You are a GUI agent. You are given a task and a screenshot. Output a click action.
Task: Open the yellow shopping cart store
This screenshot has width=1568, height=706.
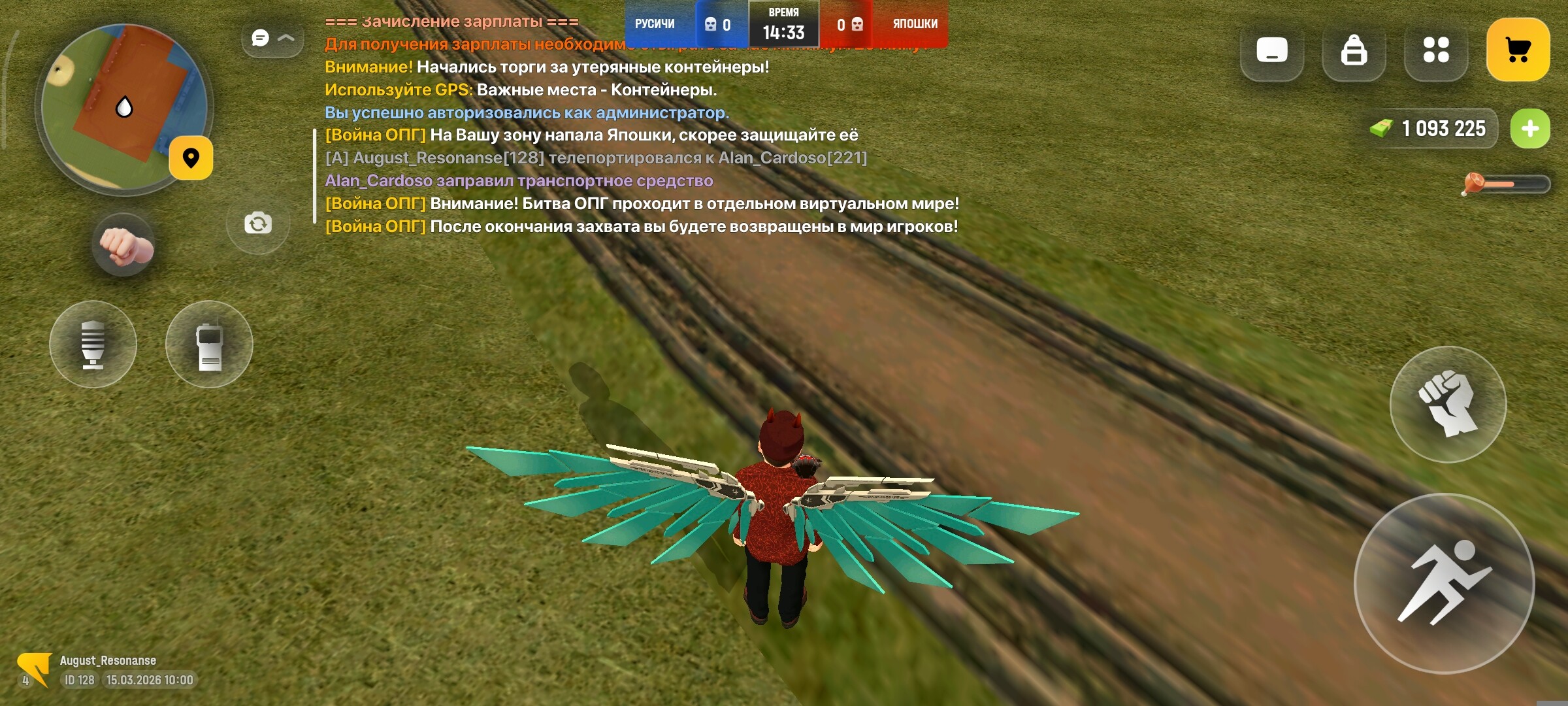[x=1518, y=50]
